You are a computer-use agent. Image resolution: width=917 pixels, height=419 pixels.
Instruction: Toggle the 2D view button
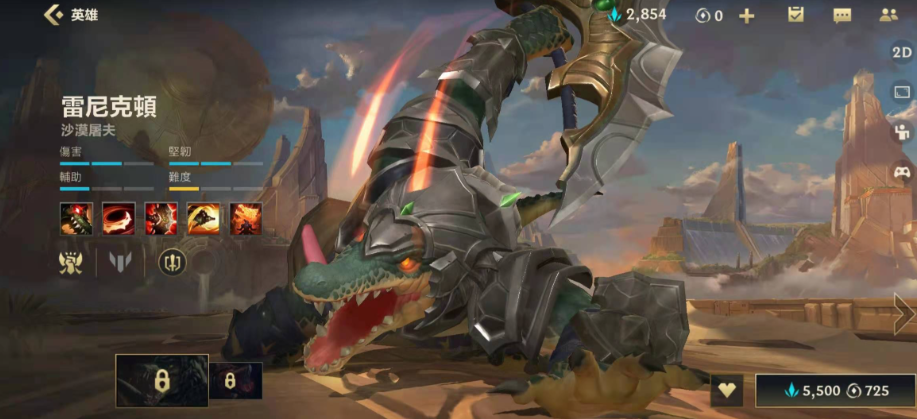901,52
